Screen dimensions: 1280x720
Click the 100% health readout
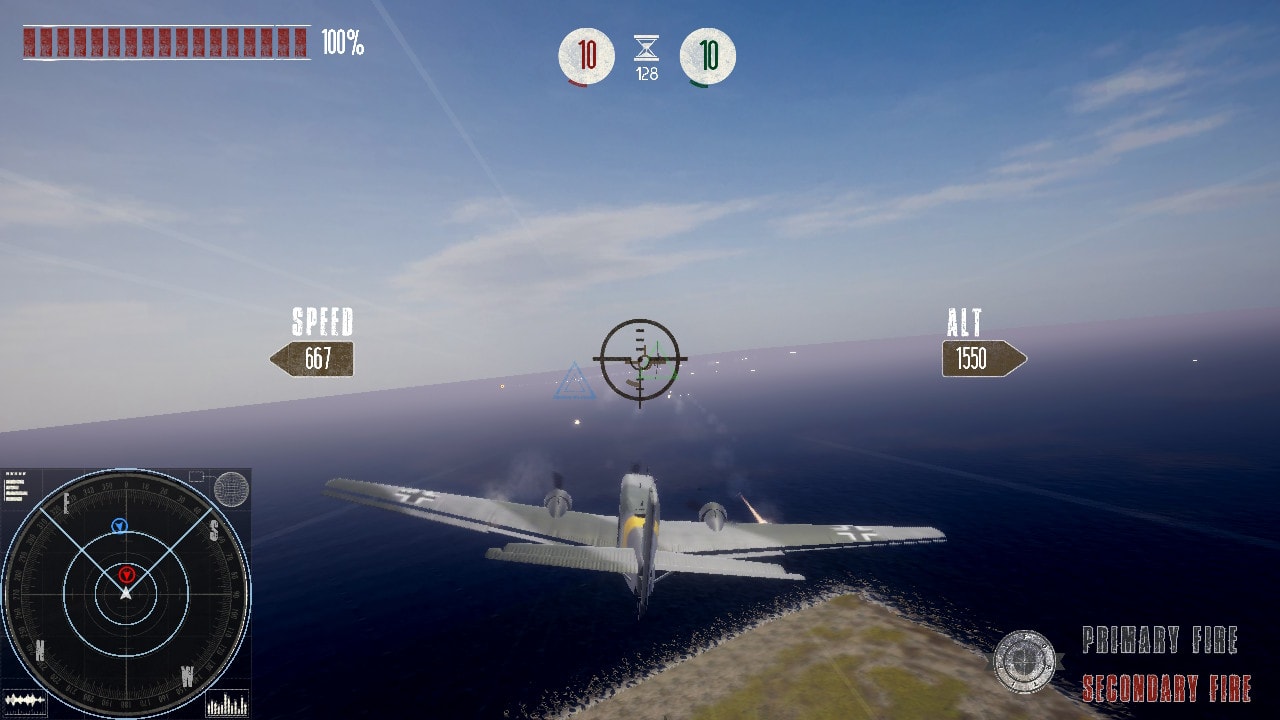click(340, 43)
